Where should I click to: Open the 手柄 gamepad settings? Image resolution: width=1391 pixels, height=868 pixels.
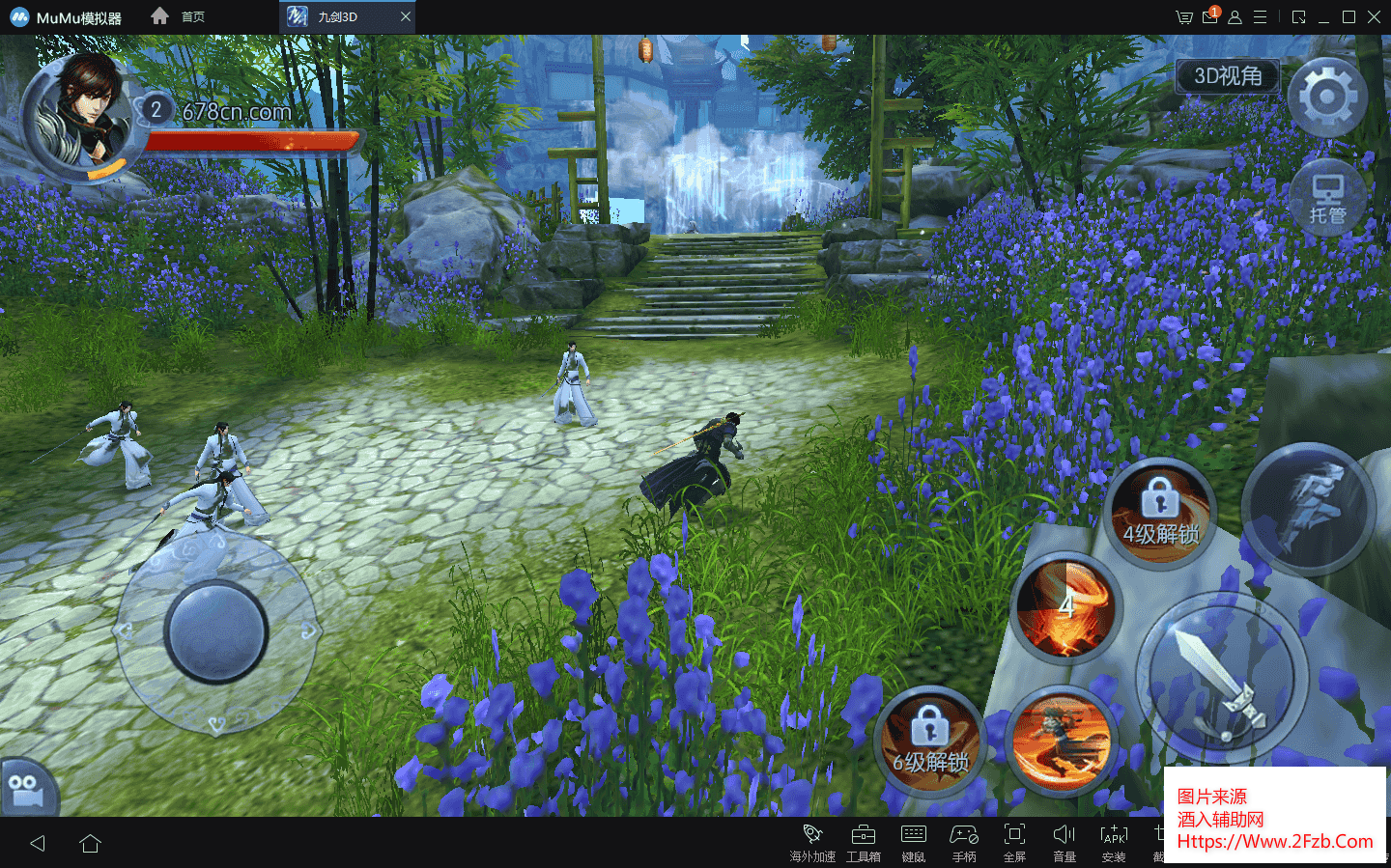[x=964, y=842]
